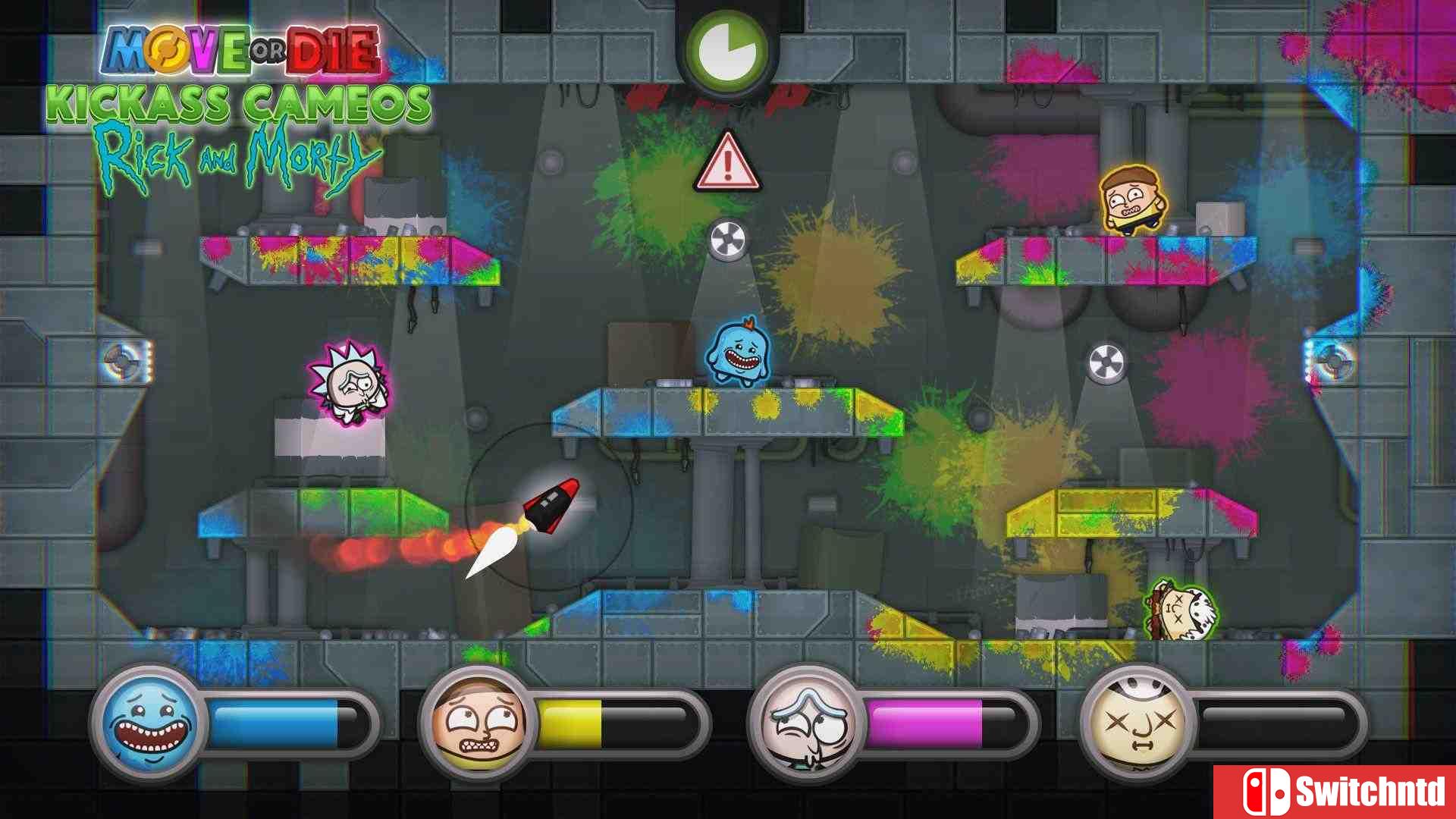Click the green round timer at the top
Viewport: 1456px width, 819px height.
pyautogui.click(x=730, y=49)
